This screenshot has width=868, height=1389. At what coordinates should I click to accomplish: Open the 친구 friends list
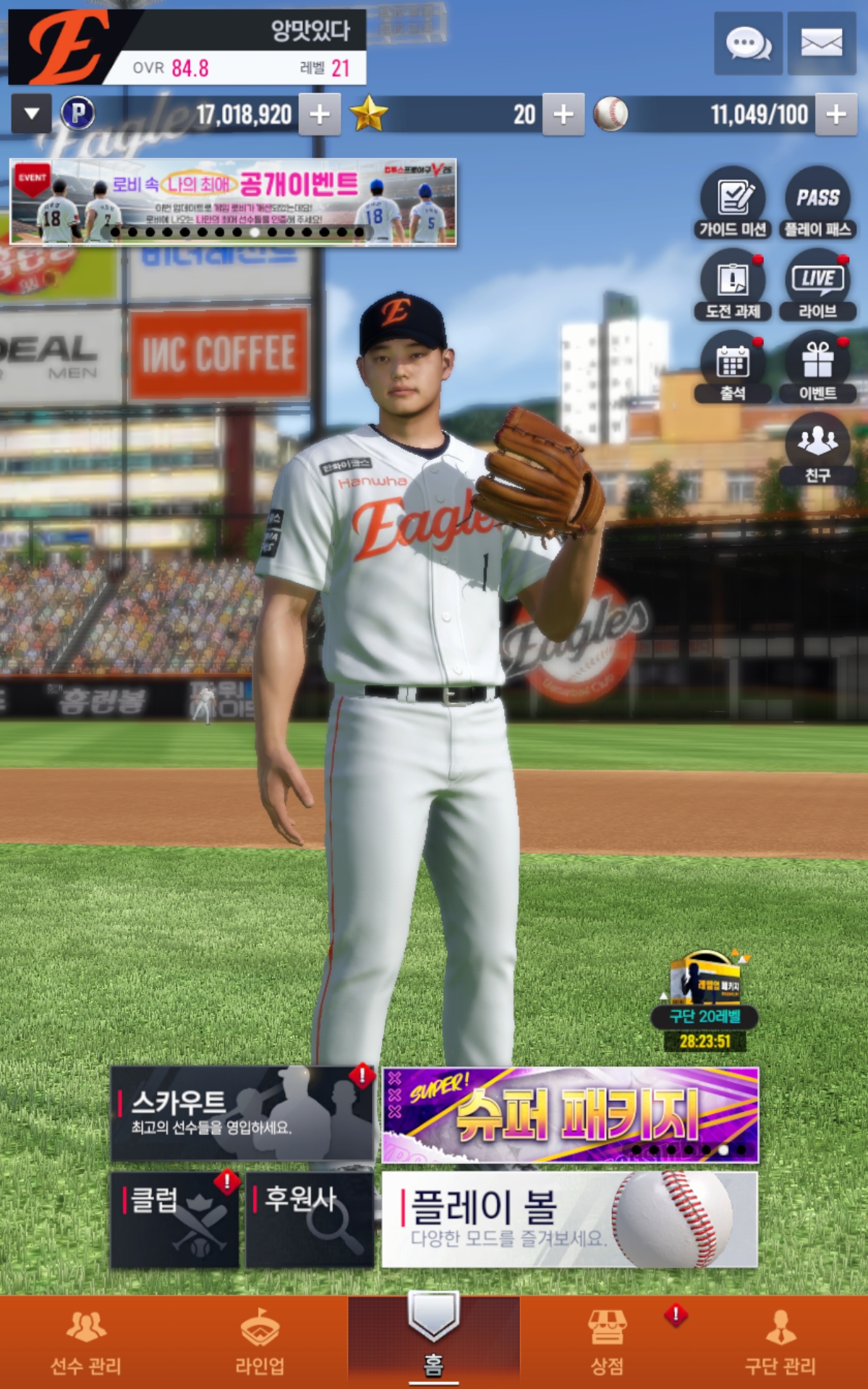click(x=817, y=449)
